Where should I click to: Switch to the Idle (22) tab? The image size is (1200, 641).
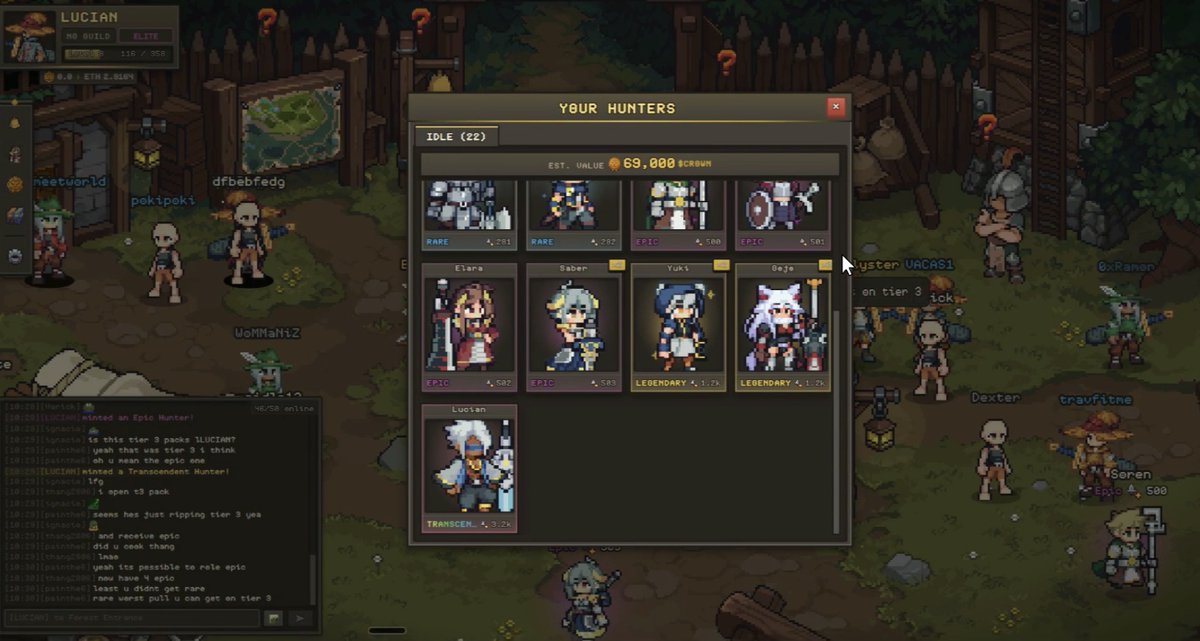pos(456,136)
